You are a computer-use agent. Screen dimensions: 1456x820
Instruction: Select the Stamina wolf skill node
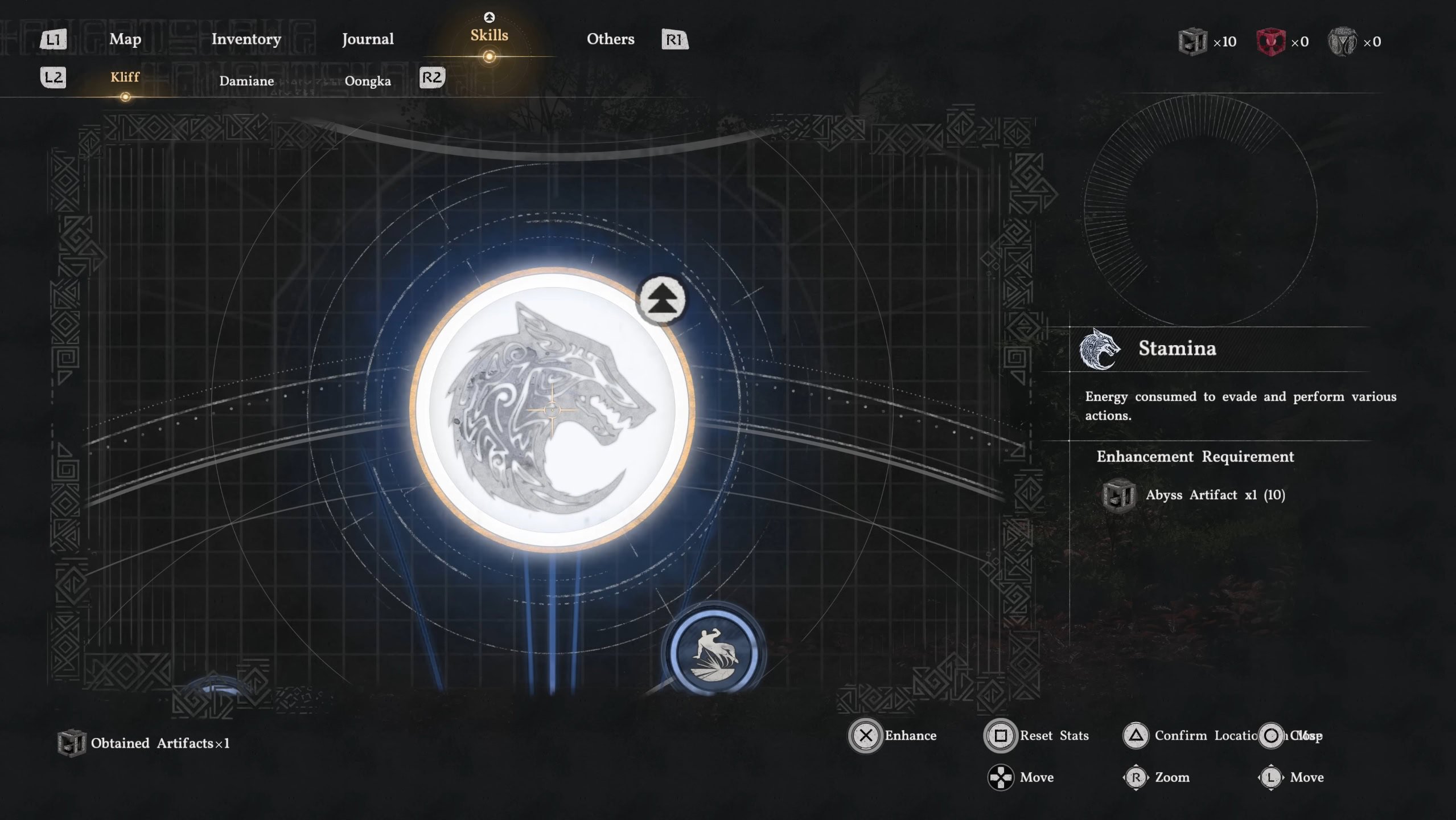pos(551,409)
